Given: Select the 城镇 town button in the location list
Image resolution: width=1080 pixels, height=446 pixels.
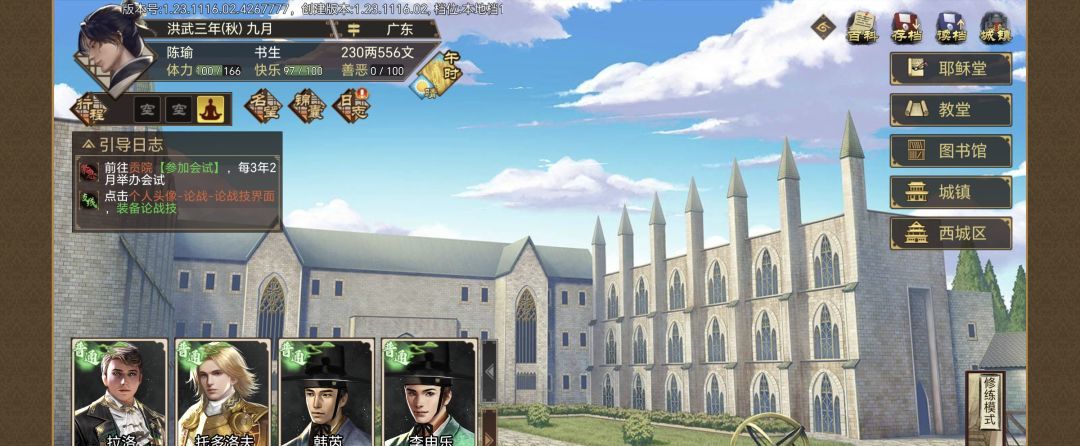Looking at the screenshot, I should tap(950, 192).
